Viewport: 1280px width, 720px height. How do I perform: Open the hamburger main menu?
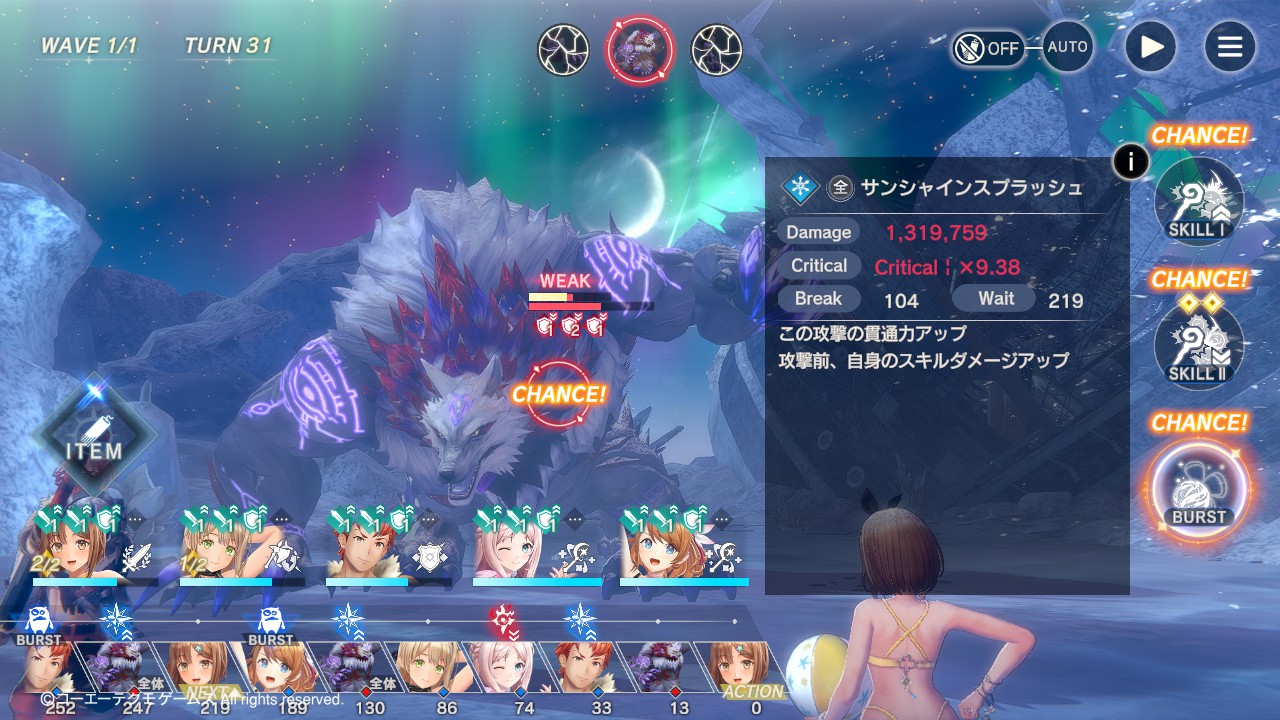pyautogui.click(x=1230, y=47)
